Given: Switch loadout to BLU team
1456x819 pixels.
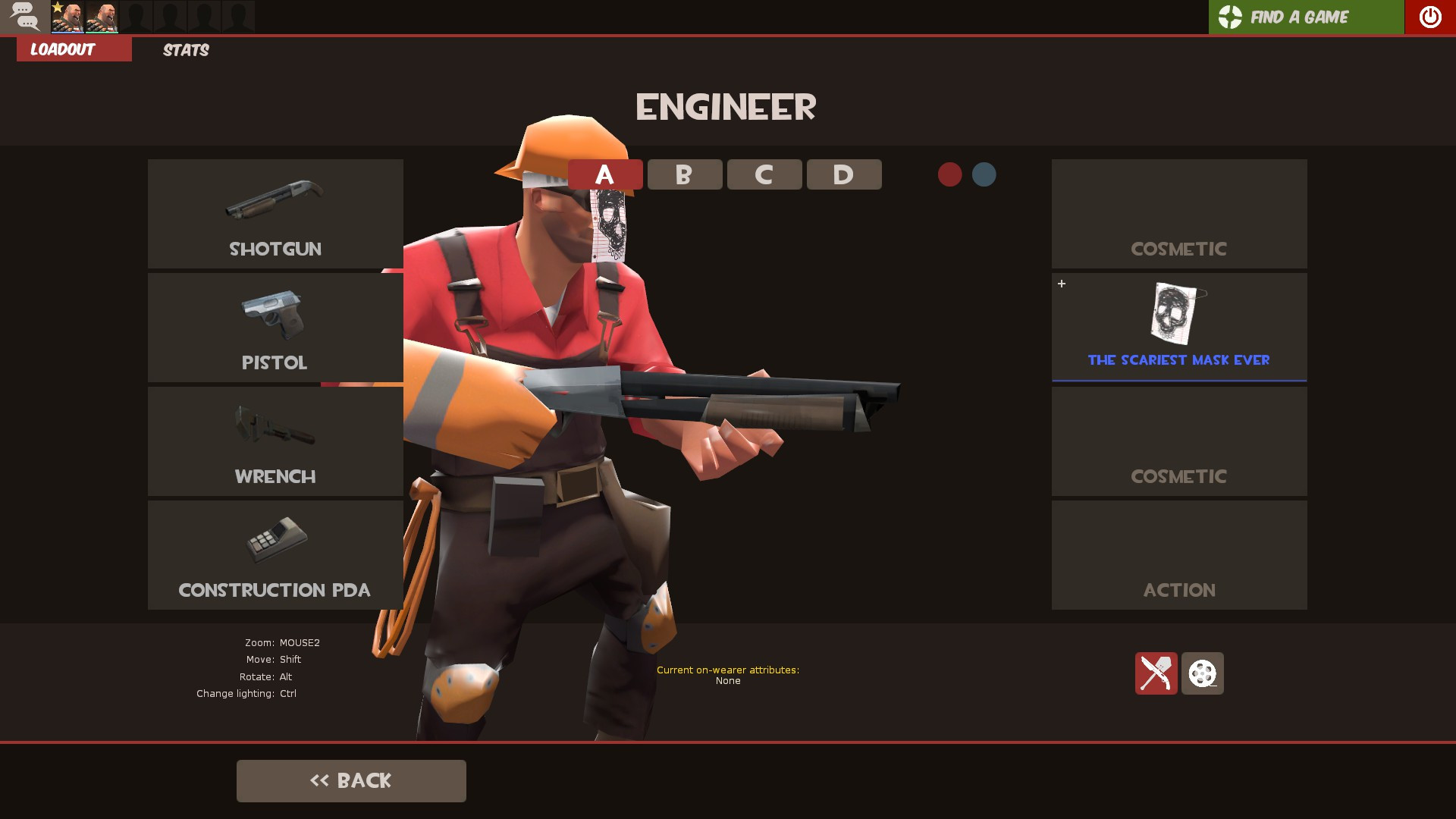Looking at the screenshot, I should pos(984,174).
